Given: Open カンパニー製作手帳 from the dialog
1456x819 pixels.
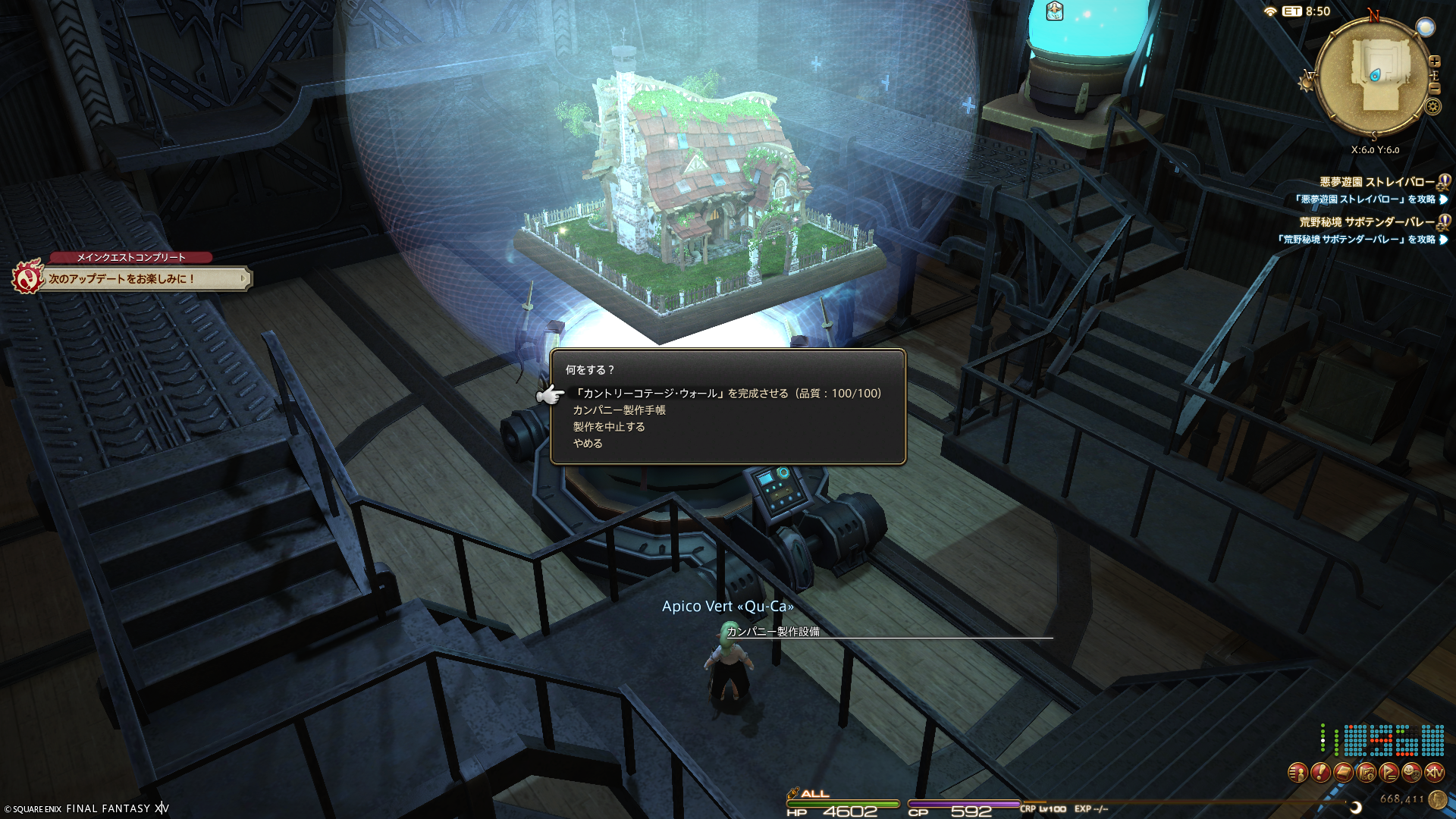Looking at the screenshot, I should [619, 410].
